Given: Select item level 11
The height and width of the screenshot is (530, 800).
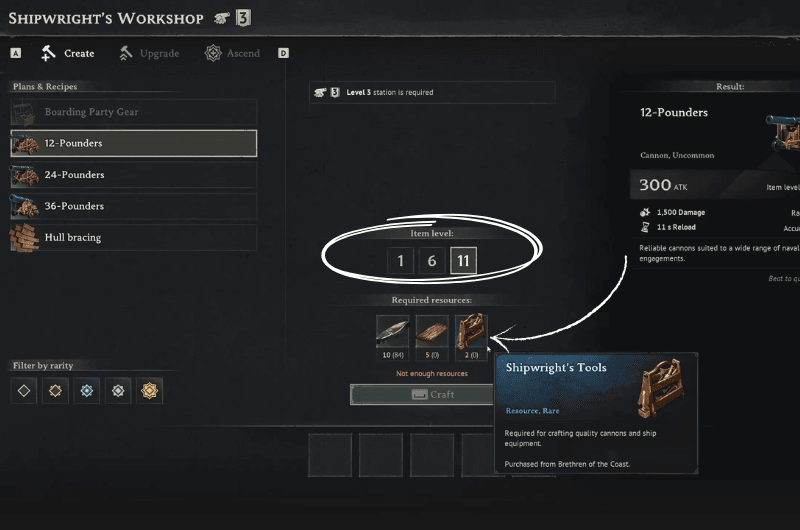Looking at the screenshot, I should 463,261.
